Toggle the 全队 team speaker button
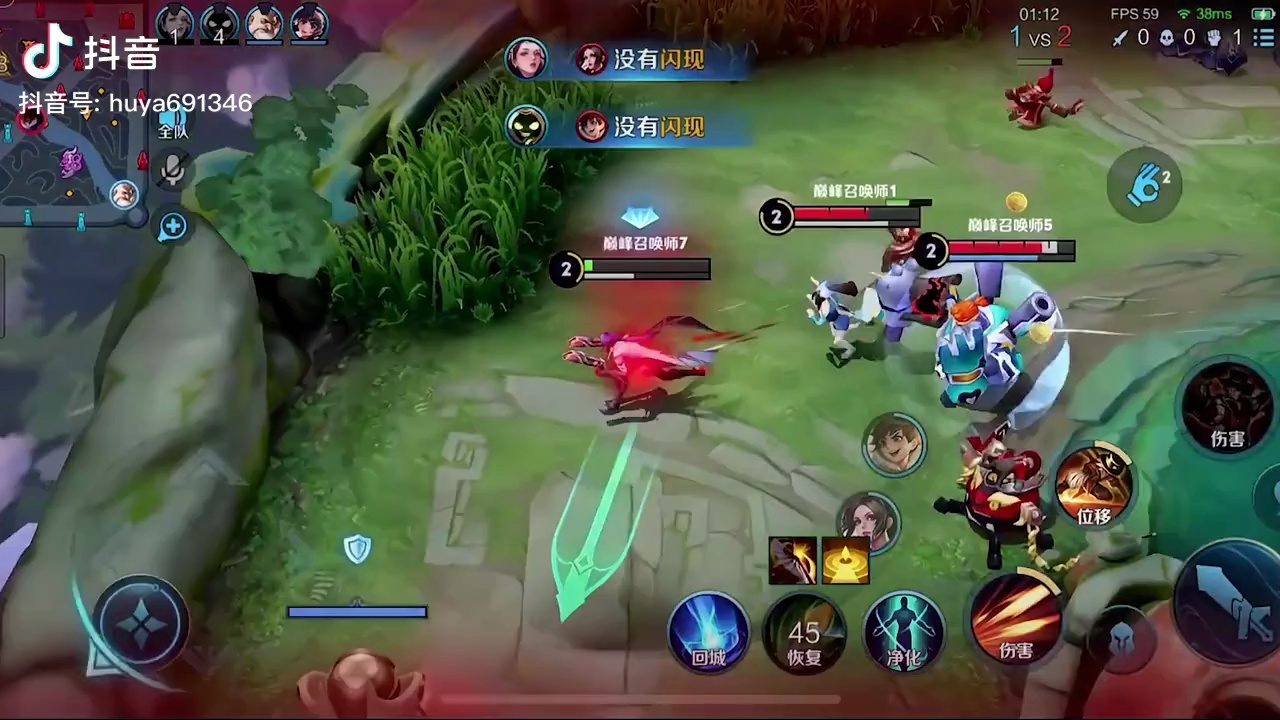This screenshot has height=720, width=1280. (x=173, y=120)
